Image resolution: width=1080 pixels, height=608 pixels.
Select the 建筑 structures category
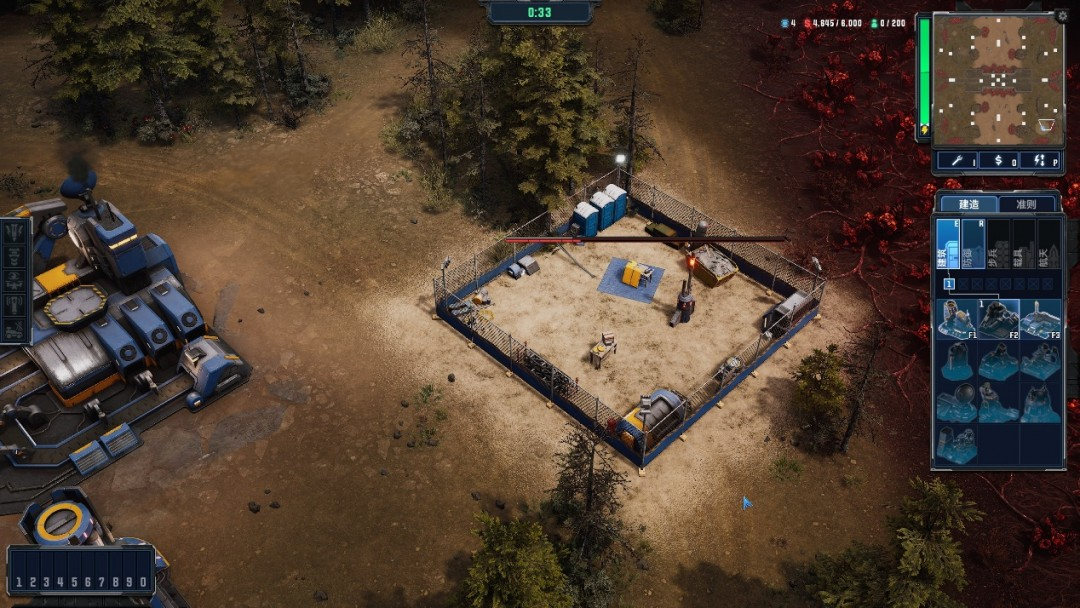pos(947,244)
